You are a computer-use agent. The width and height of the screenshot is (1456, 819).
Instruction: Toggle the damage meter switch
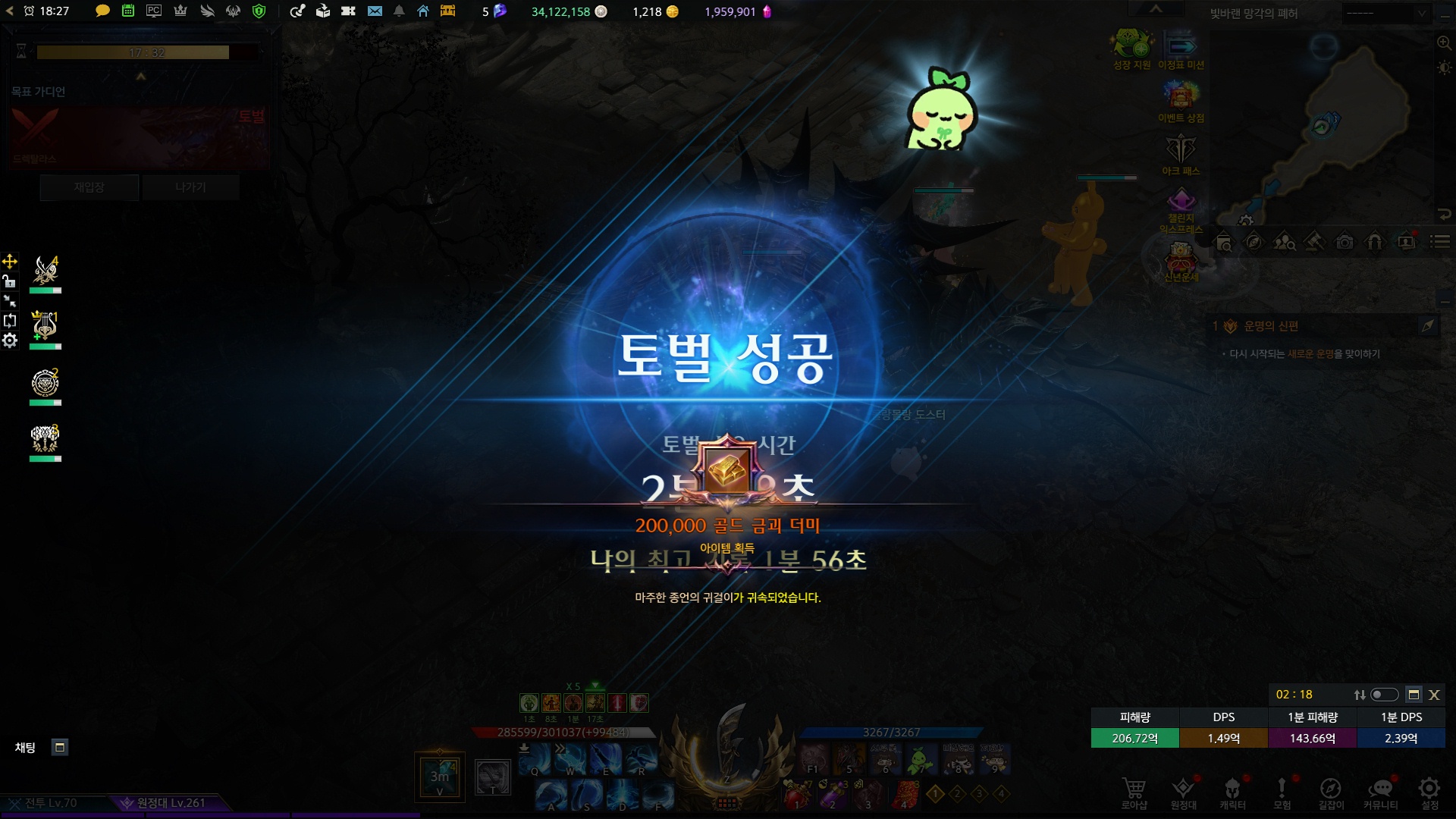click(1384, 695)
